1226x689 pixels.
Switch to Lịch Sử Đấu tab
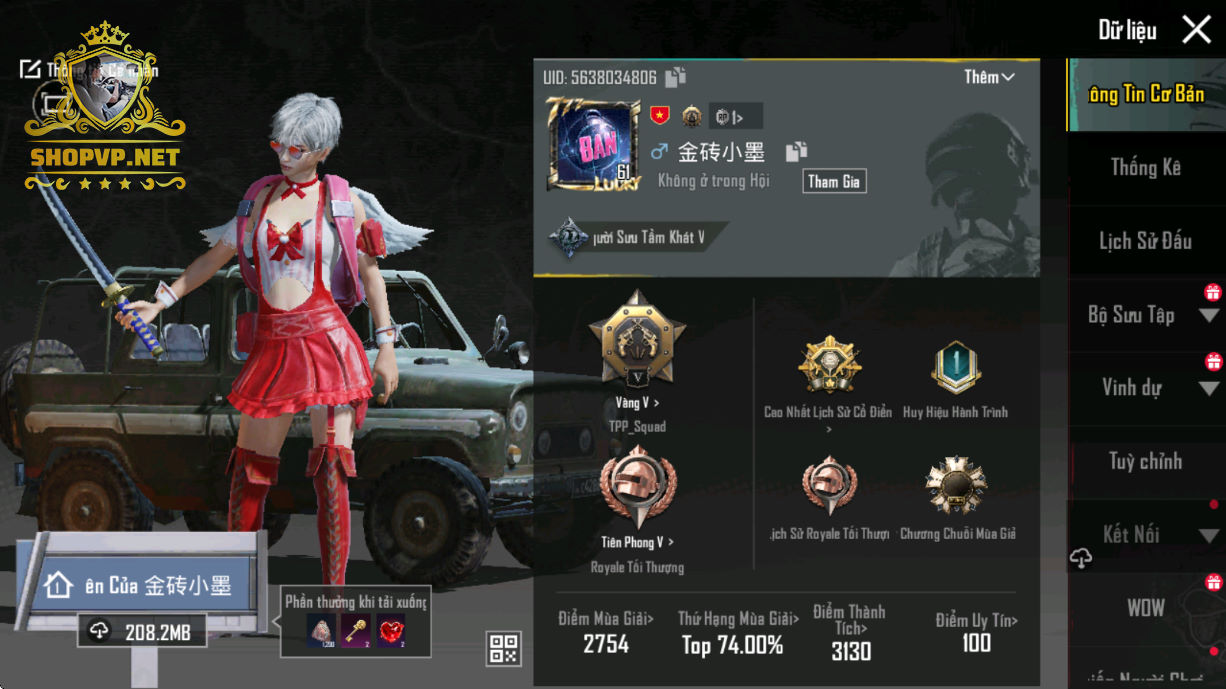[x=1145, y=241]
